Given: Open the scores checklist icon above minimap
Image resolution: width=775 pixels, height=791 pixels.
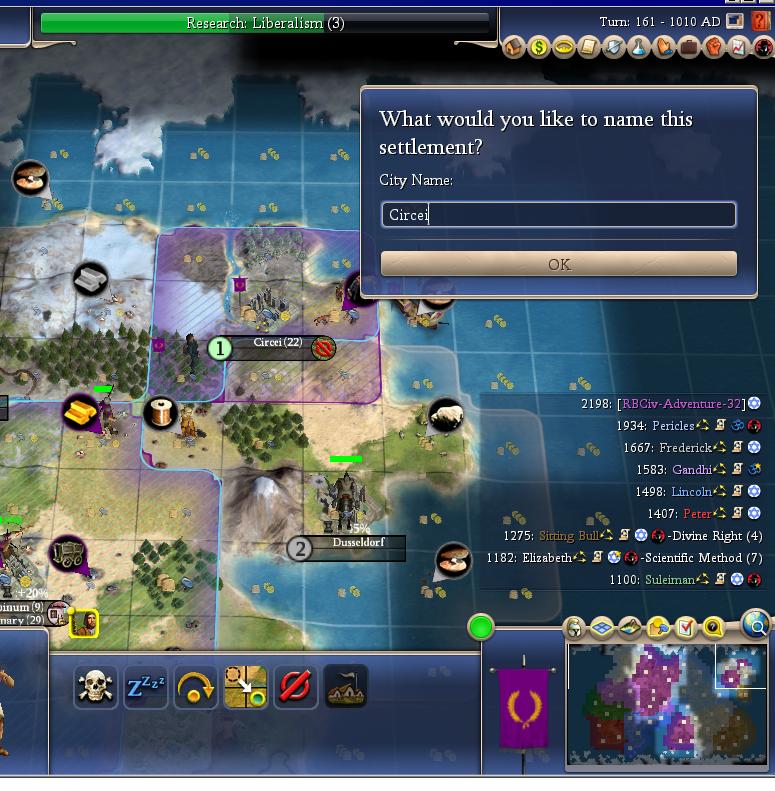Looking at the screenshot, I should (686, 628).
